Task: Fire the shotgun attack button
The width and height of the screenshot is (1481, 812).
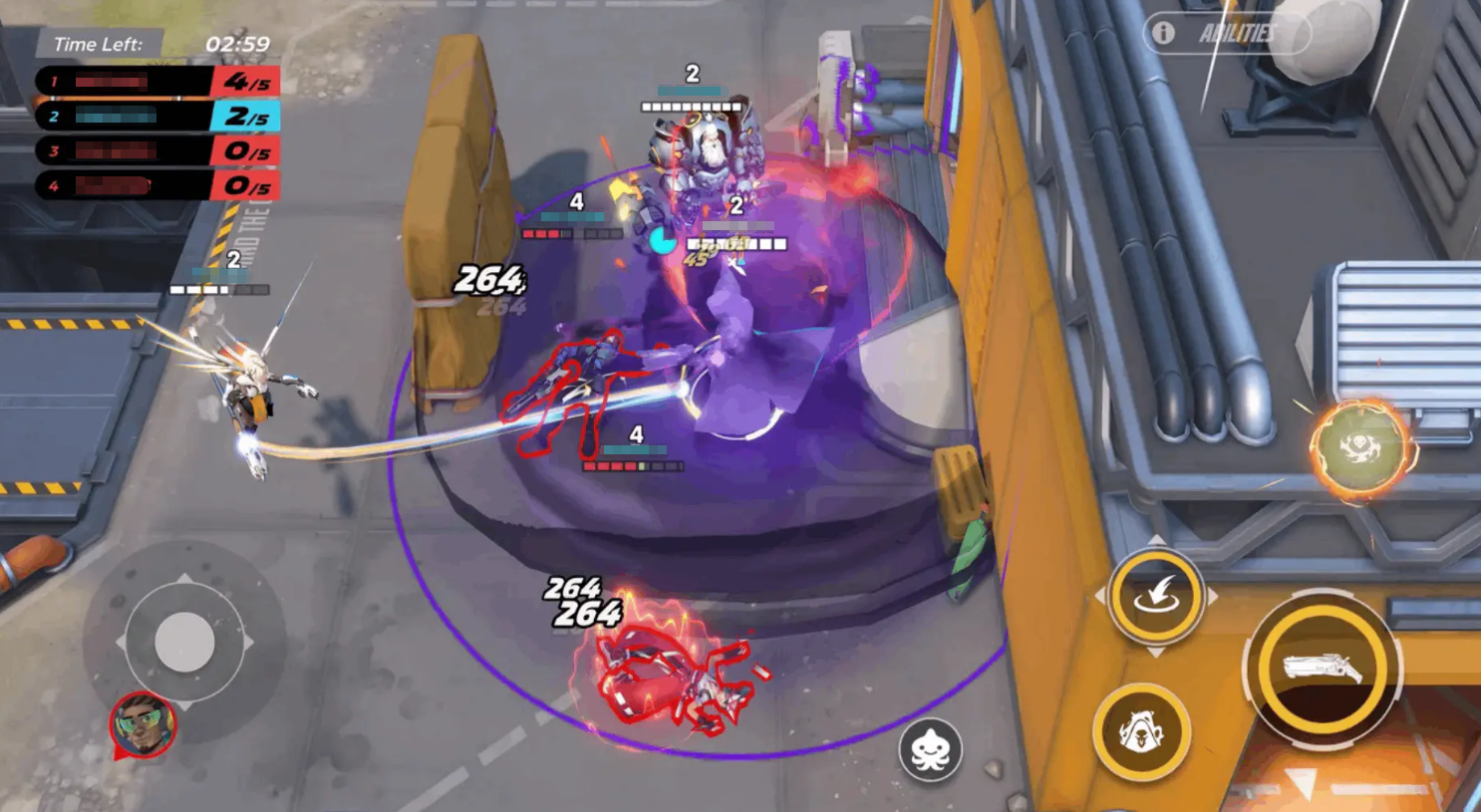Action: tap(1323, 669)
